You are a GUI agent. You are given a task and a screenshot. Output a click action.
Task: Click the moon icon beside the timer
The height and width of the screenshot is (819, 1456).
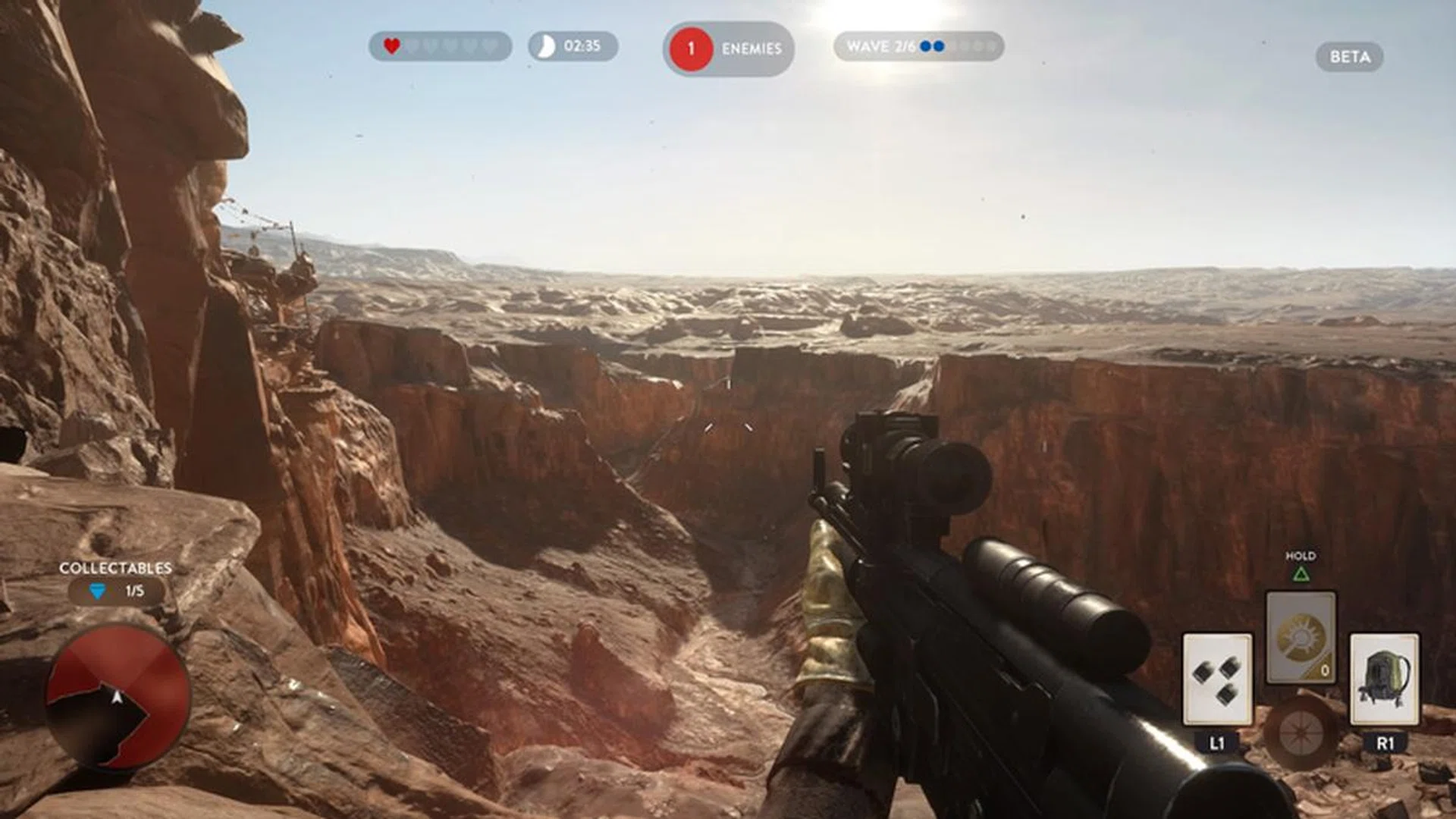(x=545, y=47)
